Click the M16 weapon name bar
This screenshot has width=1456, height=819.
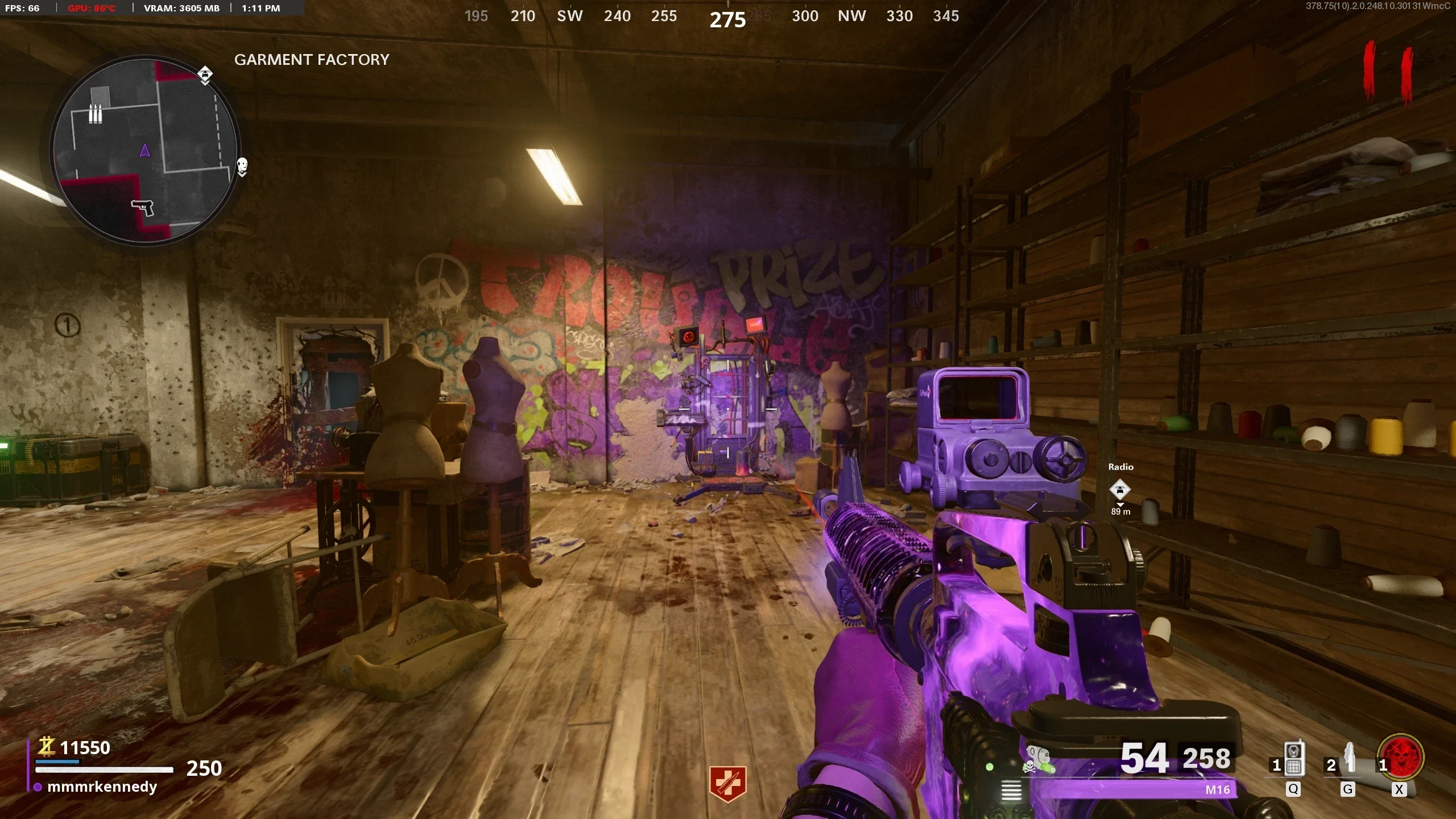(1137, 789)
